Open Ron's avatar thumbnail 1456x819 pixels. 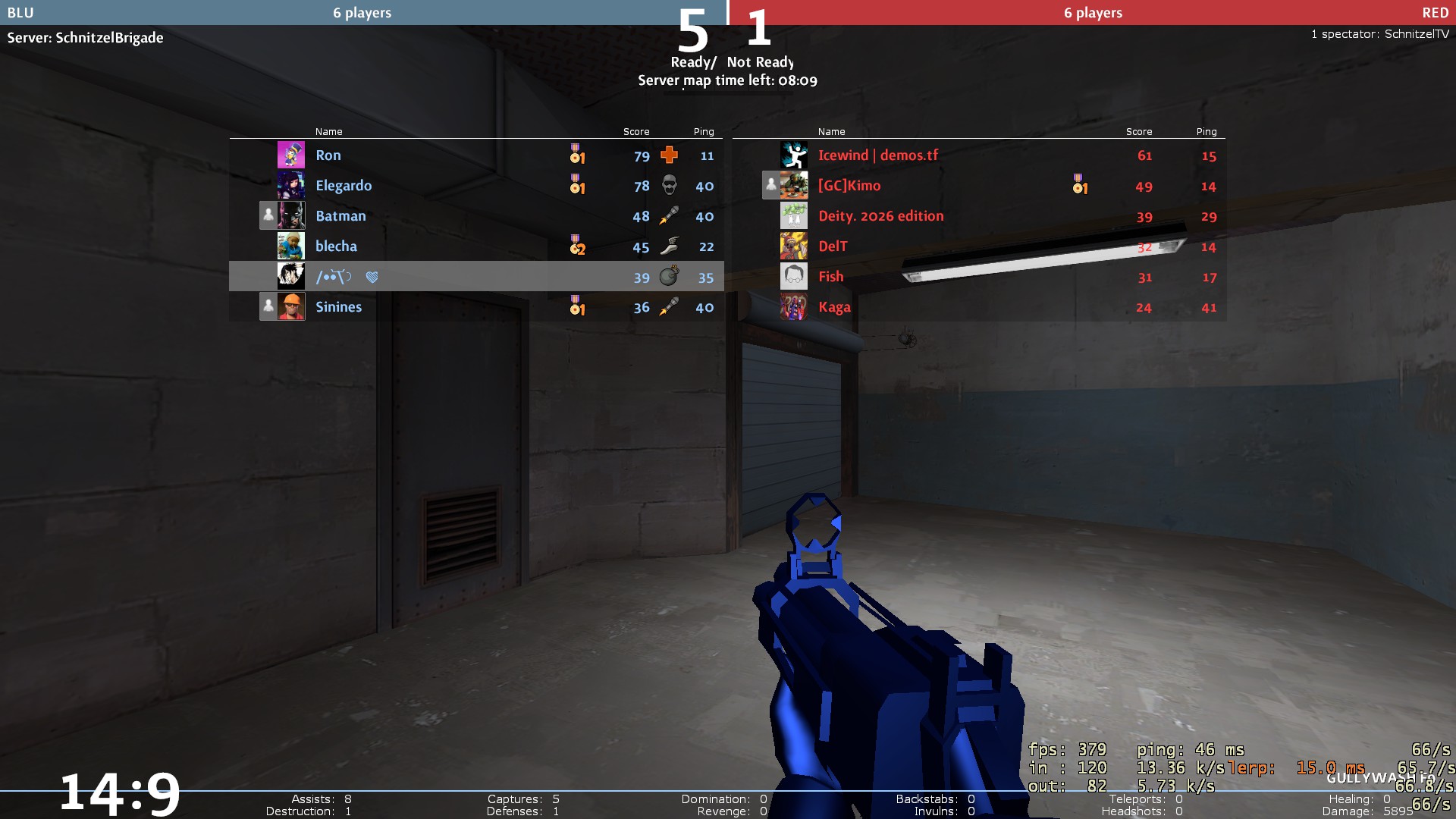[291, 155]
